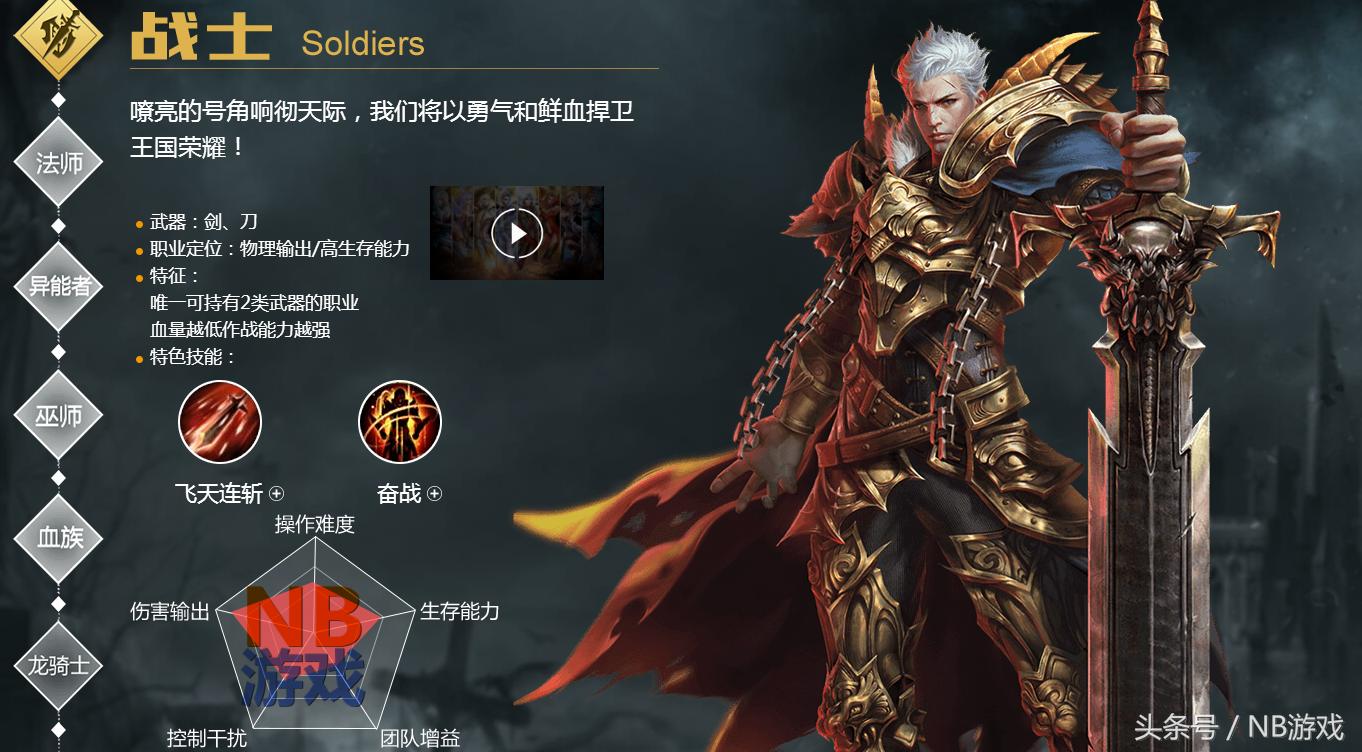Image resolution: width=1362 pixels, height=752 pixels.
Task: Select the 龙骑士 class in the sidebar
Action: coord(58,663)
